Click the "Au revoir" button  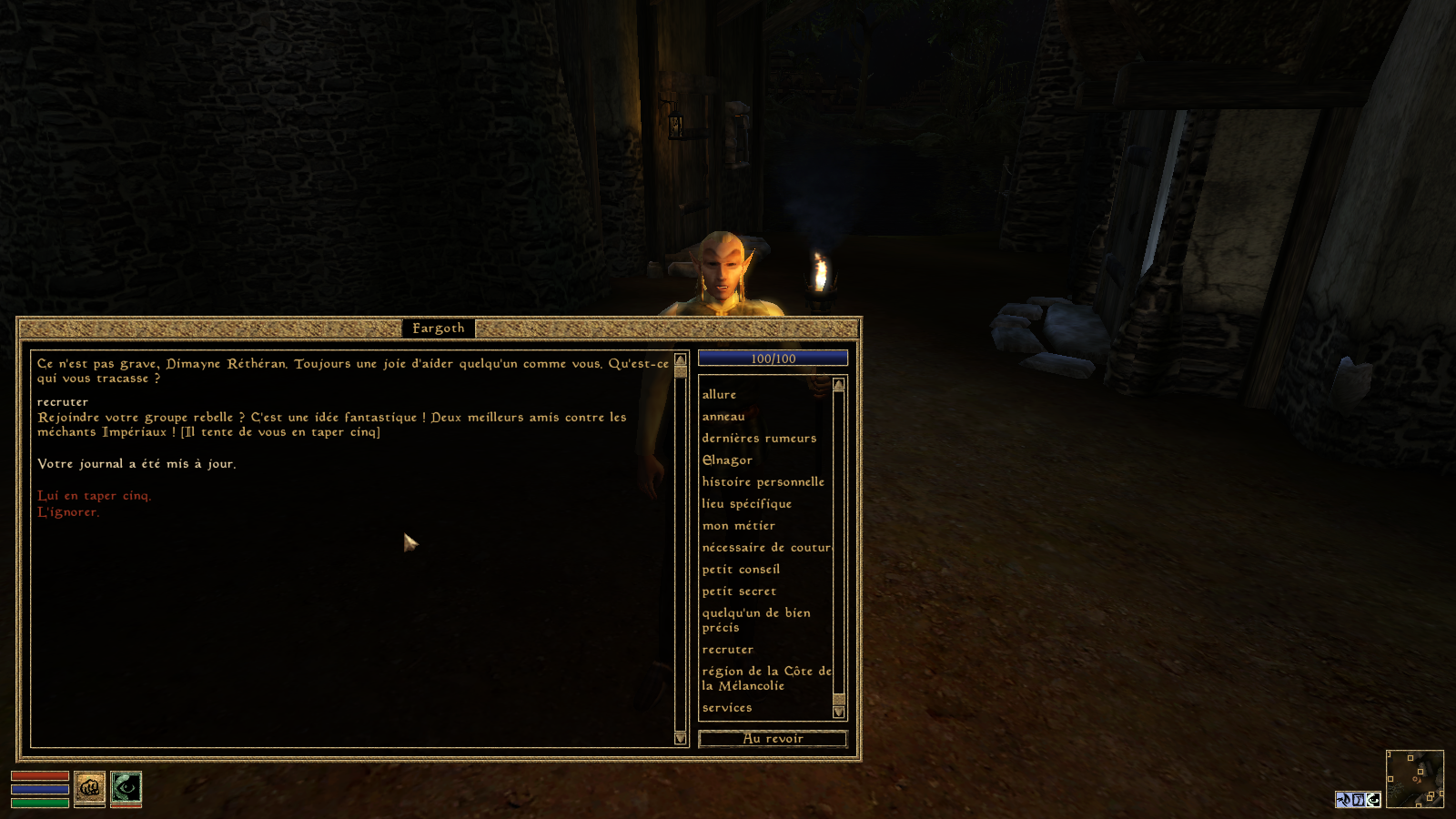click(x=773, y=739)
